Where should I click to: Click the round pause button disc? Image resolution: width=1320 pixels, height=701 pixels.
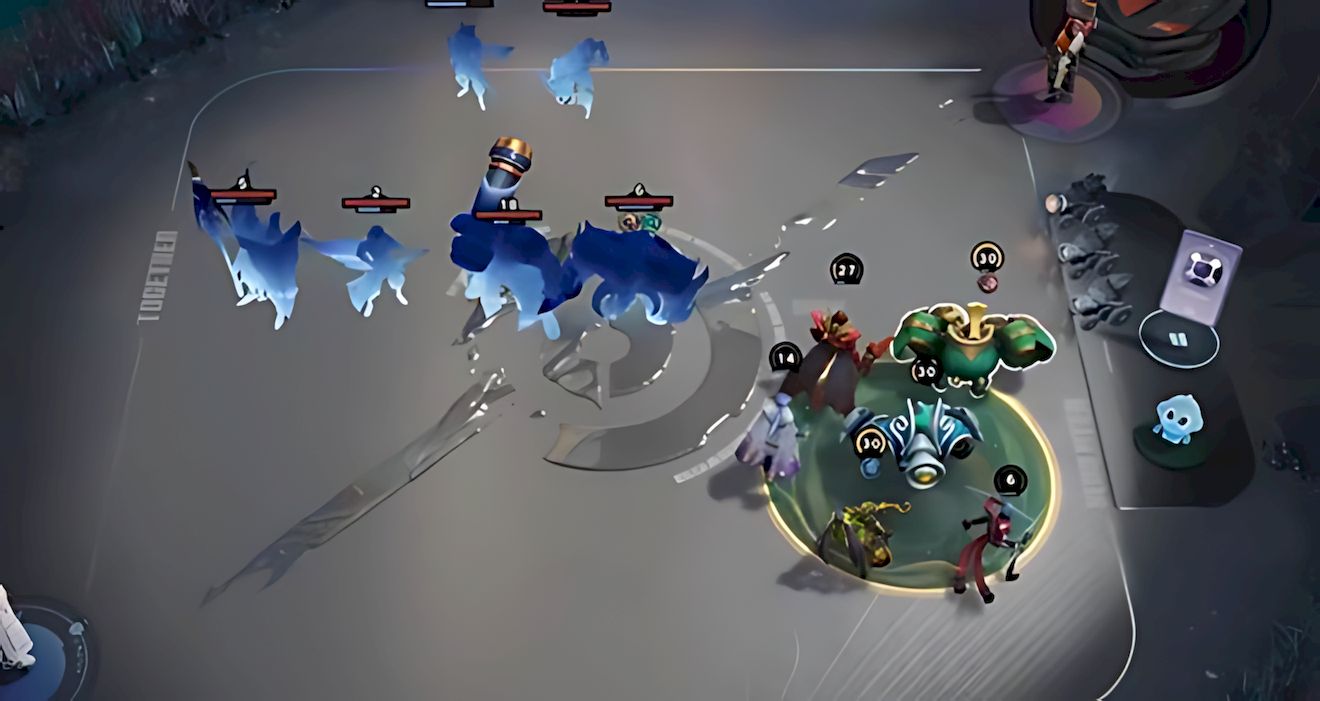[1178, 339]
